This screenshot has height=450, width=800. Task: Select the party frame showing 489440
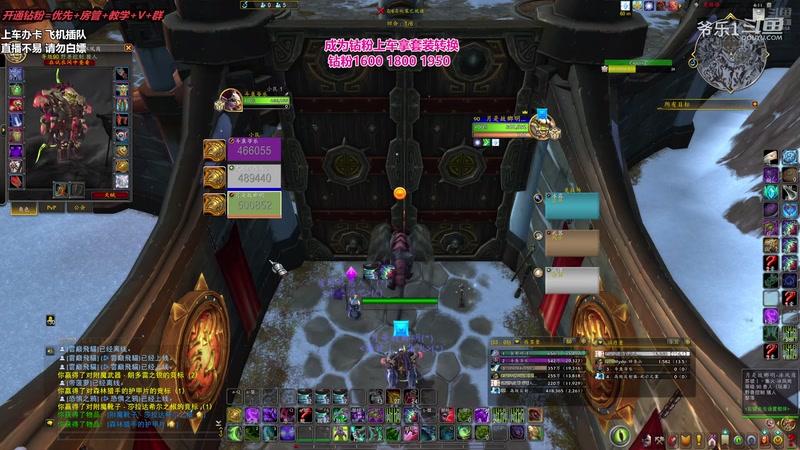pos(254,177)
